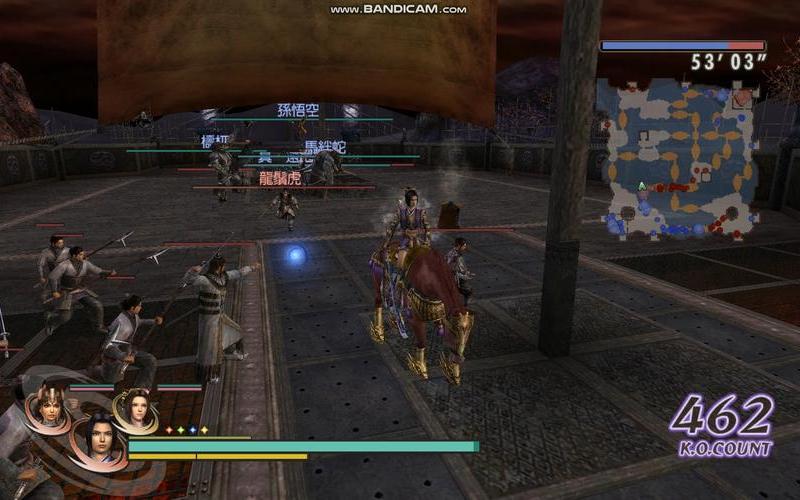Click the BANDICAM watermark link

pyautogui.click(x=398, y=9)
